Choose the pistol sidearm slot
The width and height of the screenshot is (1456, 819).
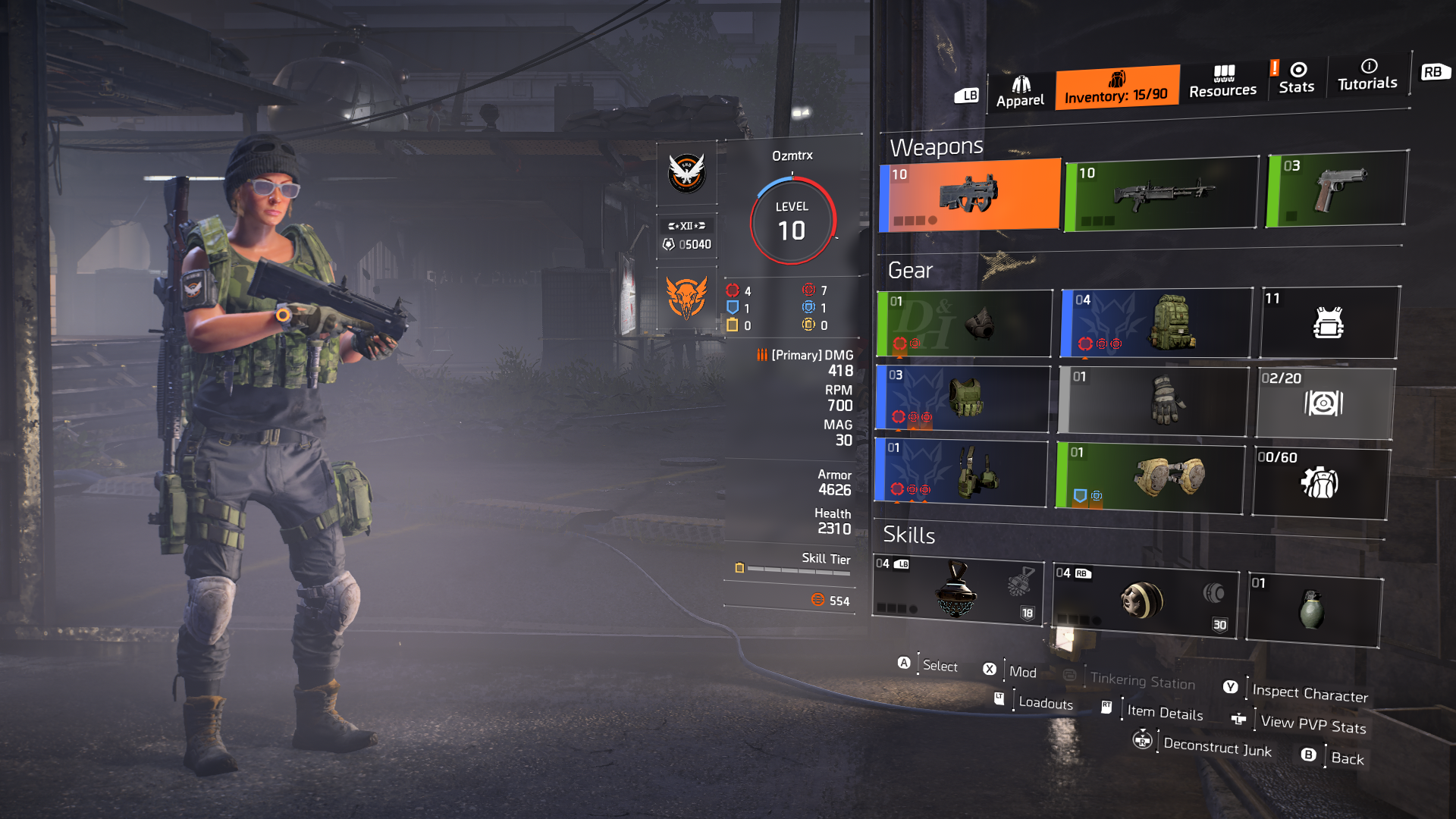point(1338,189)
